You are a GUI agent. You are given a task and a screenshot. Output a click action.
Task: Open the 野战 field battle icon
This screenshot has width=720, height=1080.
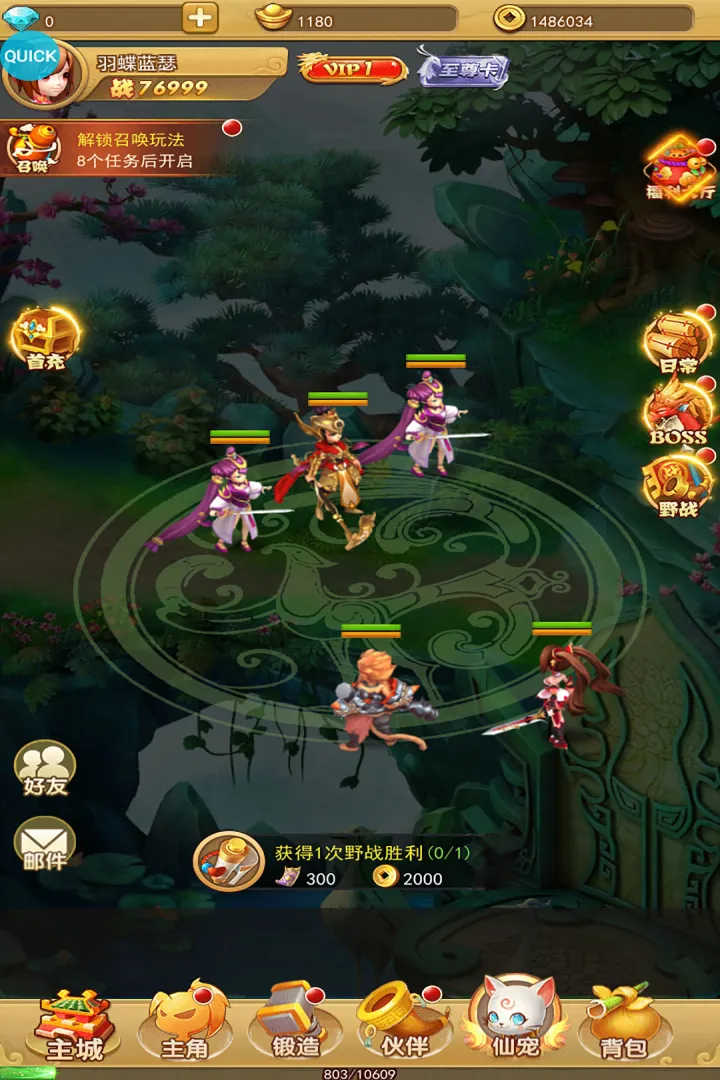click(x=680, y=486)
